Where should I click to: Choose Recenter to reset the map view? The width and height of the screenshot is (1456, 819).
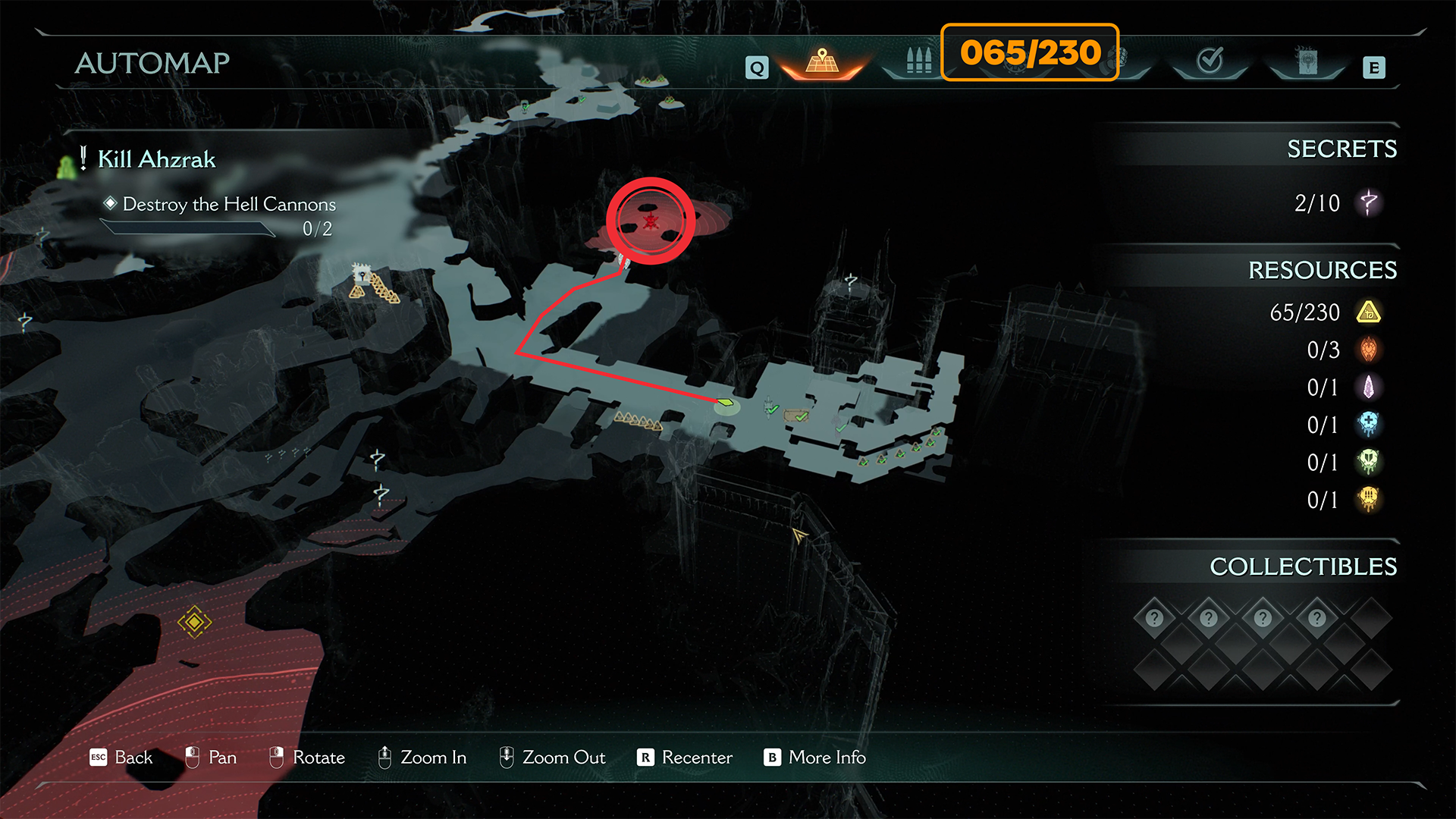696,758
